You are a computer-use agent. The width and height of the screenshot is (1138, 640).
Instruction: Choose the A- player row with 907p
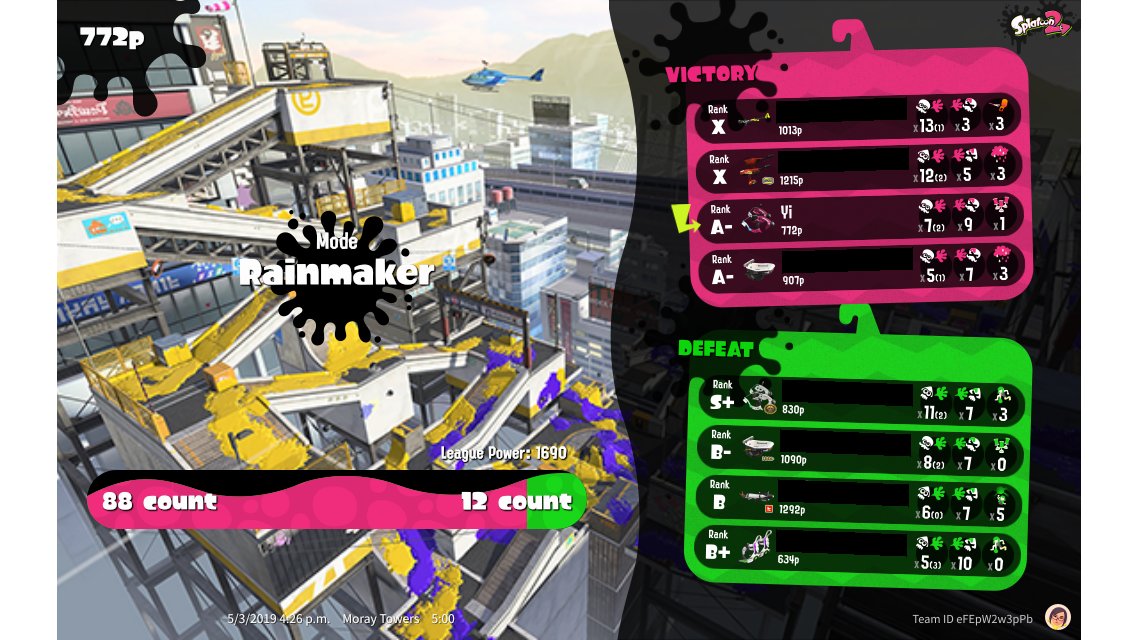tap(860, 267)
